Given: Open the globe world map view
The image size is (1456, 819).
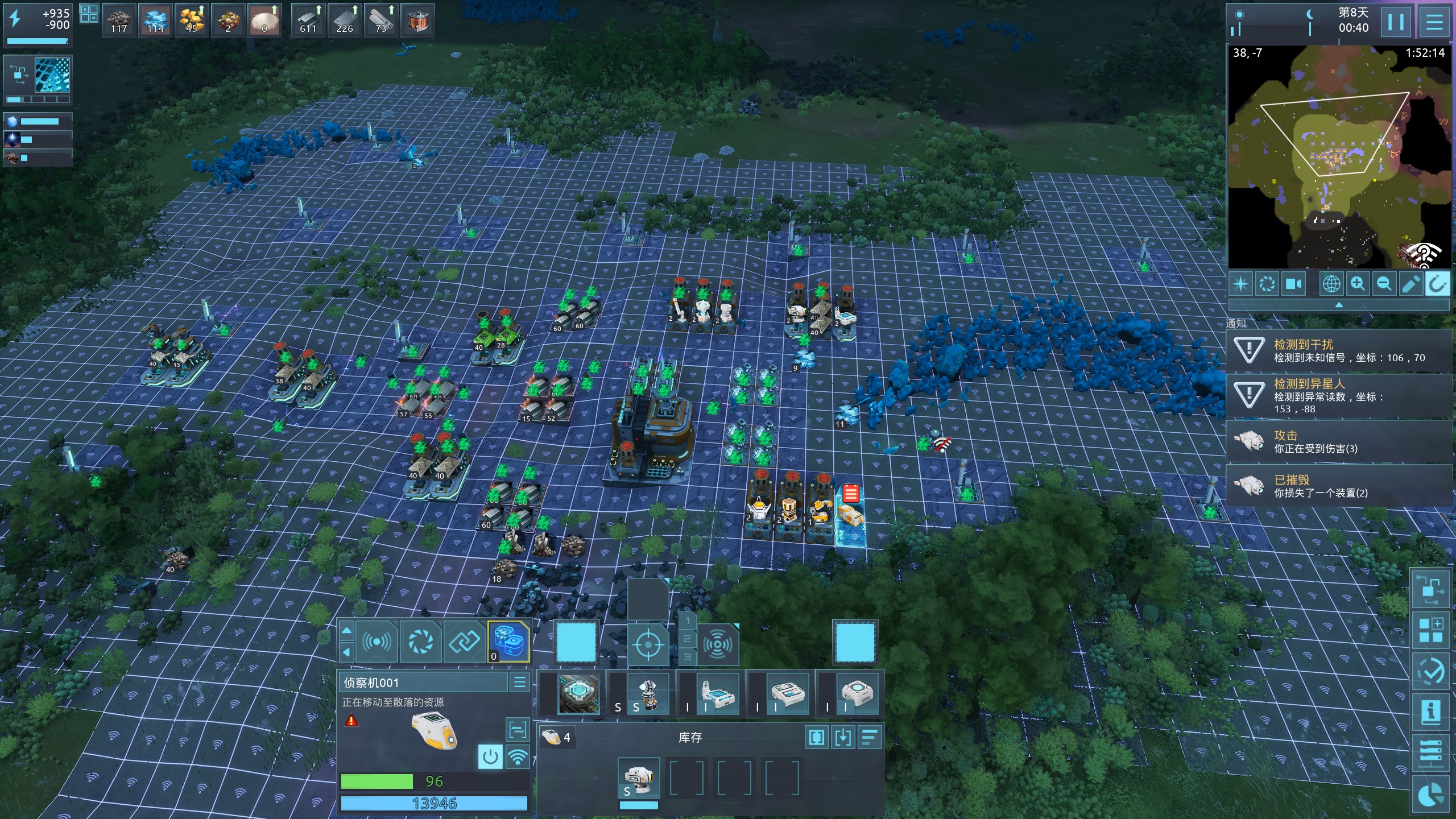Looking at the screenshot, I should pos(1331,284).
